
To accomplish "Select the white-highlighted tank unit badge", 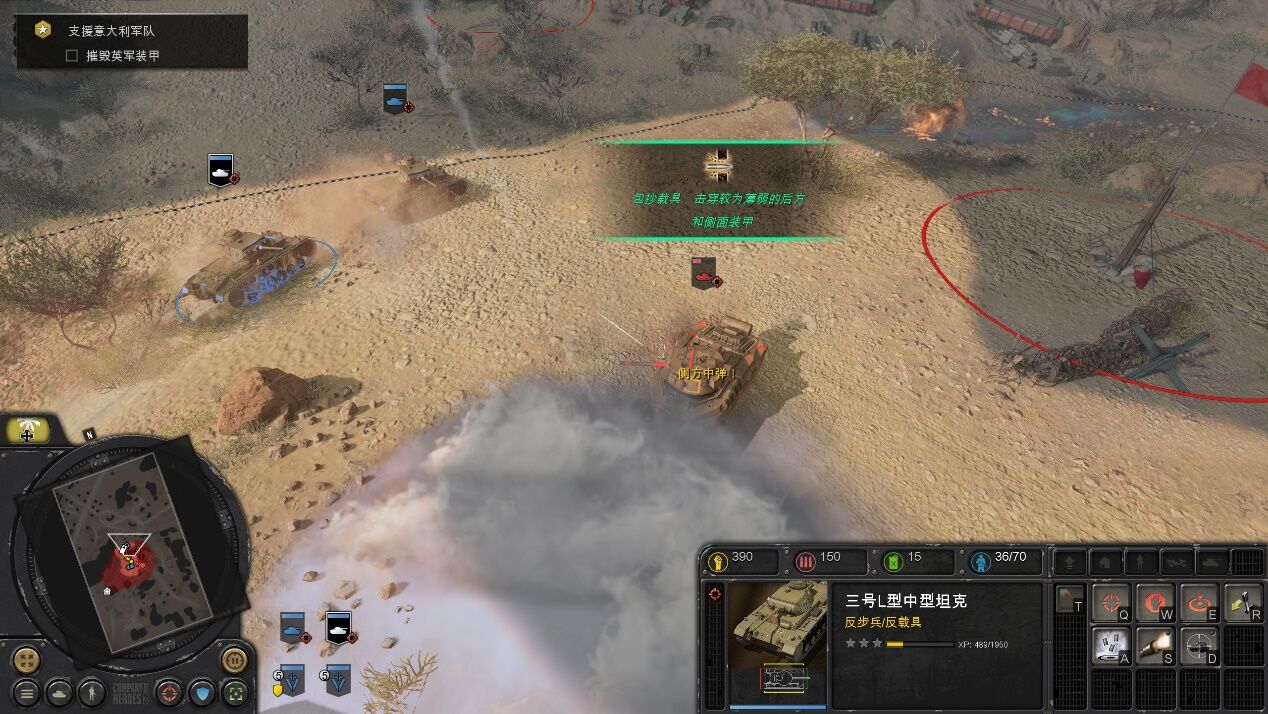I will tap(339, 629).
